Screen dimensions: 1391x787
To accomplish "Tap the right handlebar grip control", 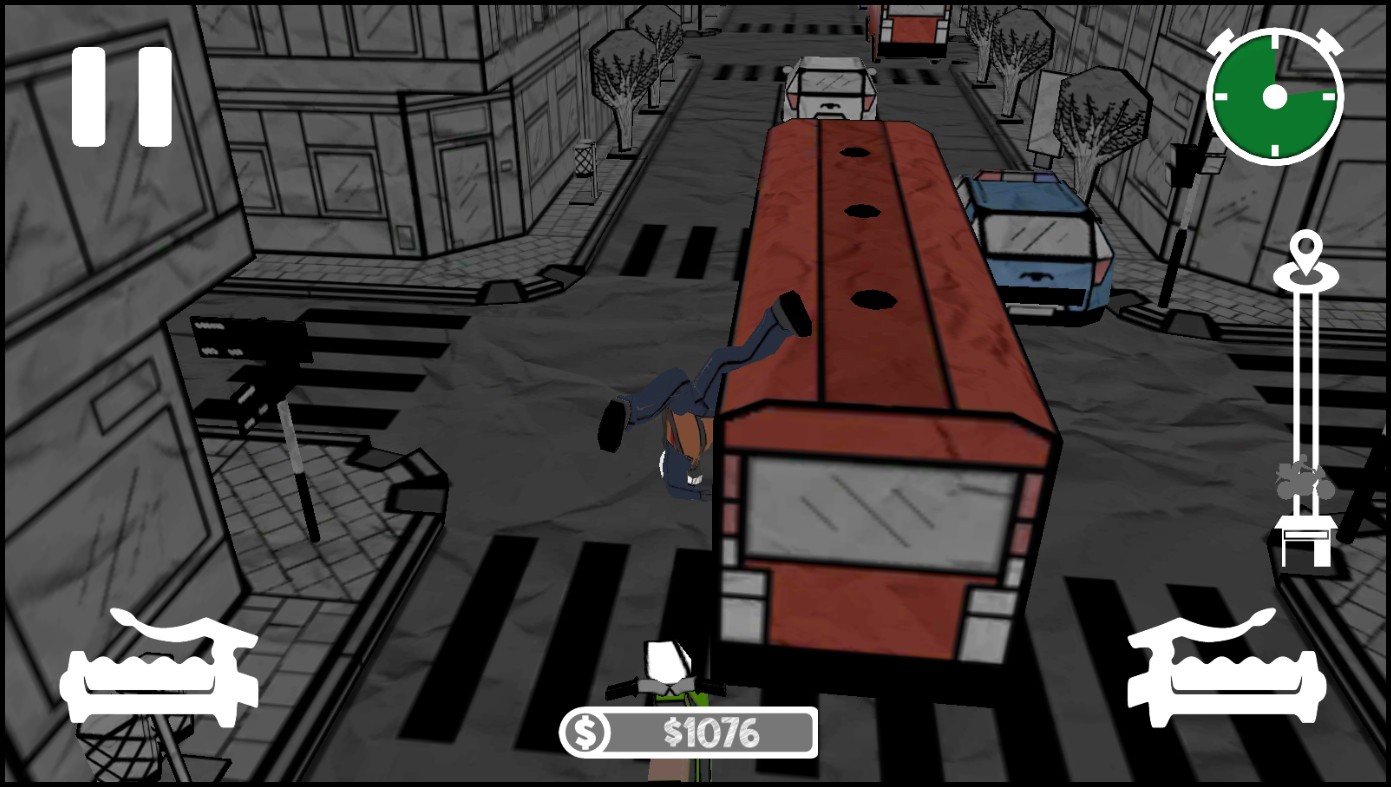I will 1227,669.
